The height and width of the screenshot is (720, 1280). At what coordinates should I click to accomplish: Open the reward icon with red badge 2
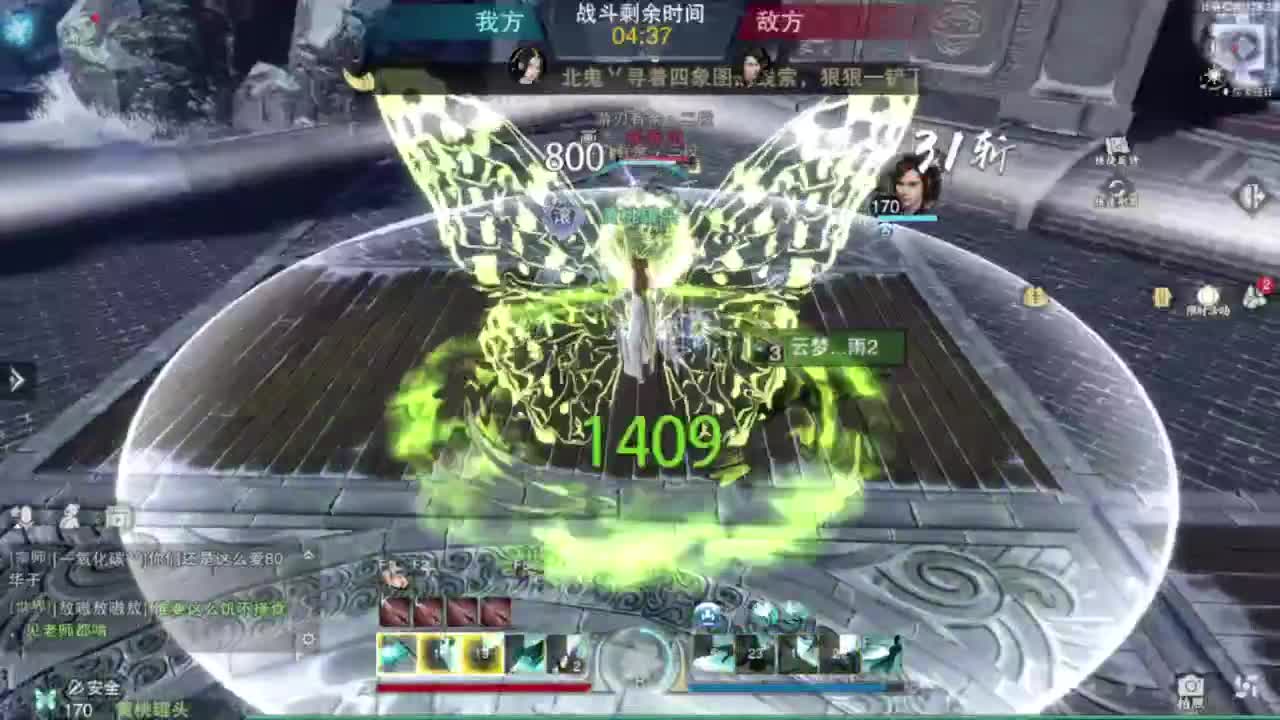tap(1252, 296)
